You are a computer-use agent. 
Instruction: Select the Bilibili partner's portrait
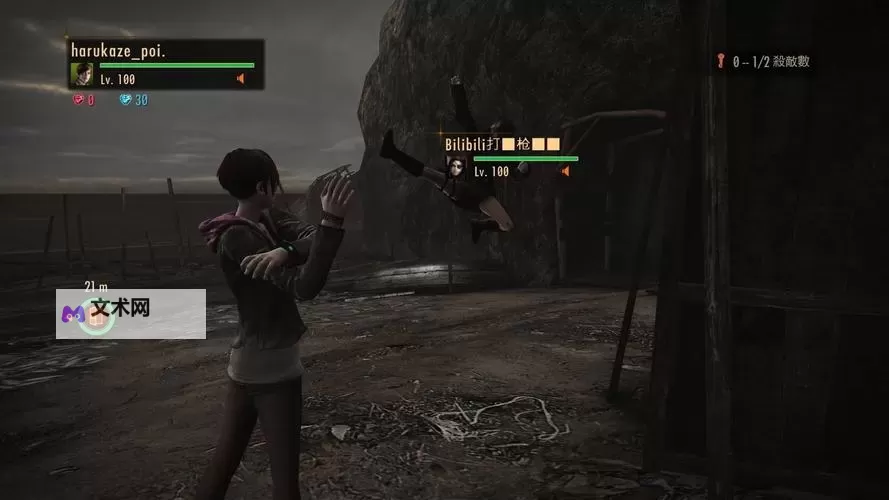pos(457,166)
